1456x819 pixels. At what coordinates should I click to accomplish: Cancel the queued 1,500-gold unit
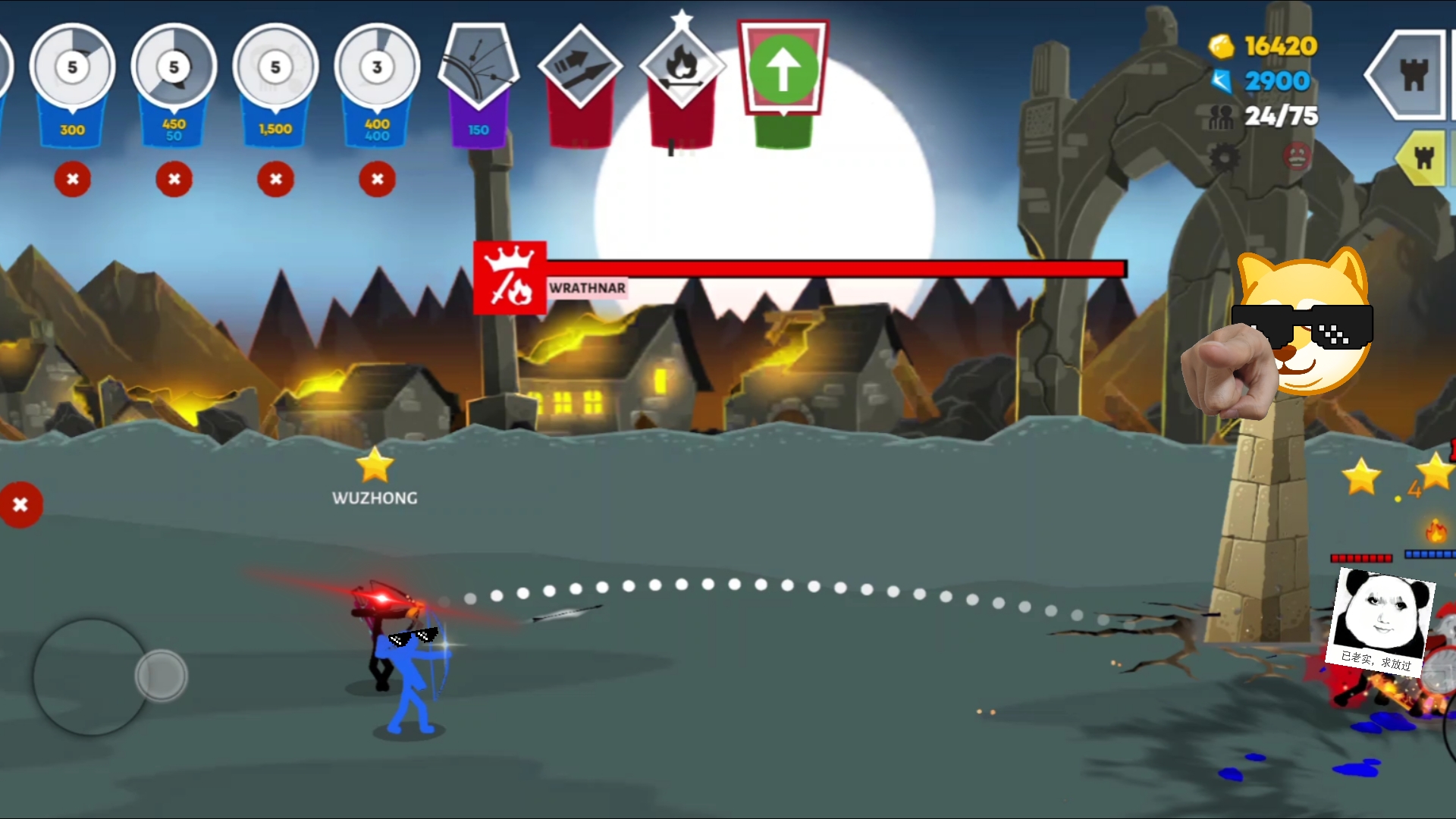pyautogui.click(x=275, y=180)
